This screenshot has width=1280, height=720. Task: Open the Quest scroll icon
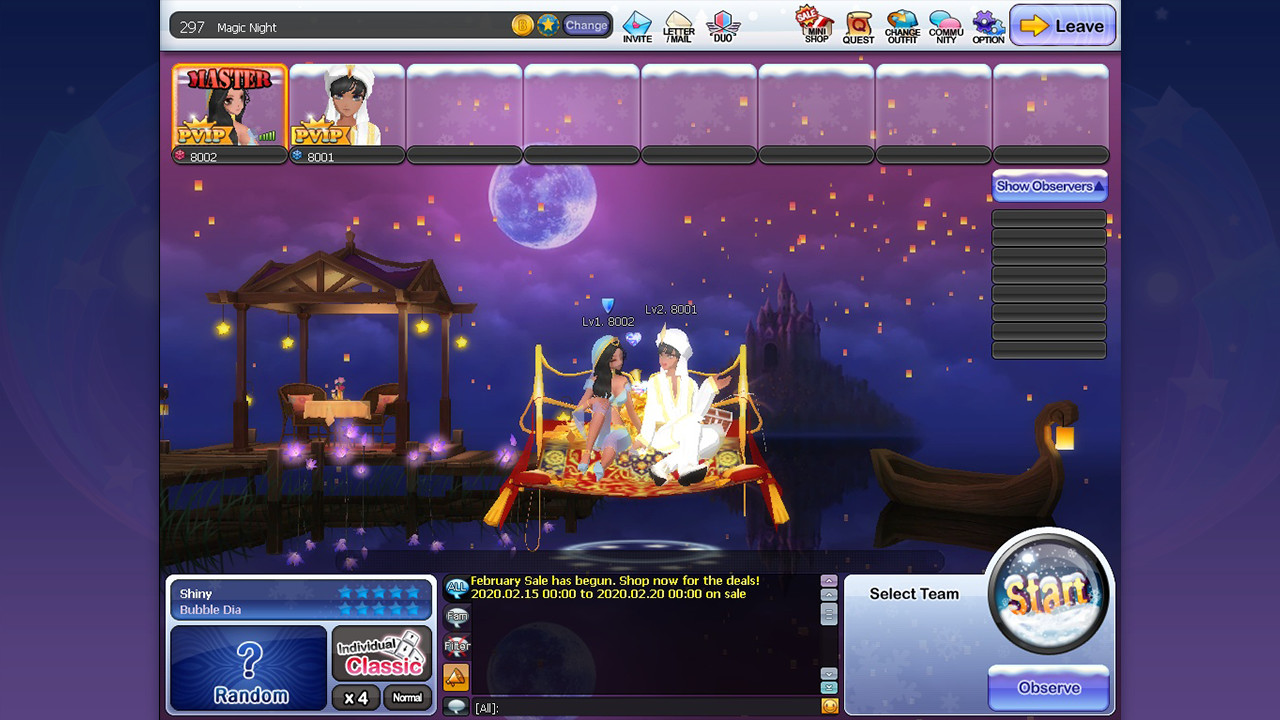click(x=858, y=25)
